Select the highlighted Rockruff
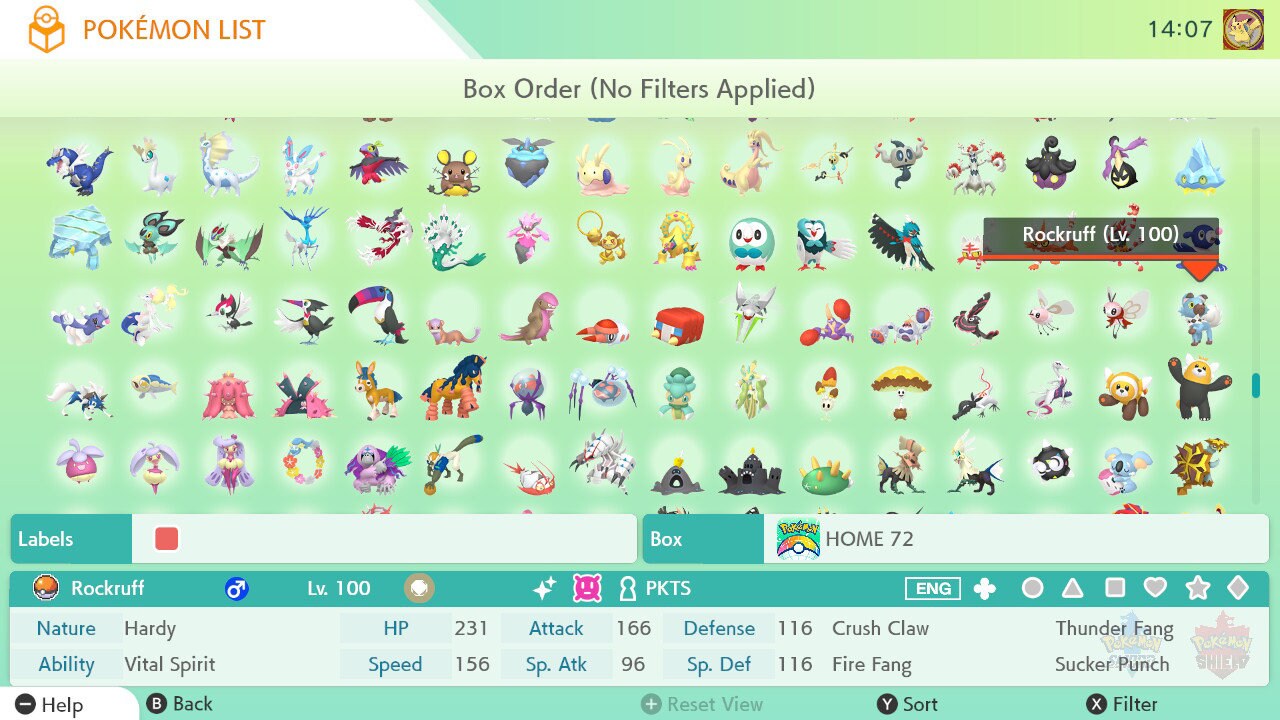 tap(1197, 314)
